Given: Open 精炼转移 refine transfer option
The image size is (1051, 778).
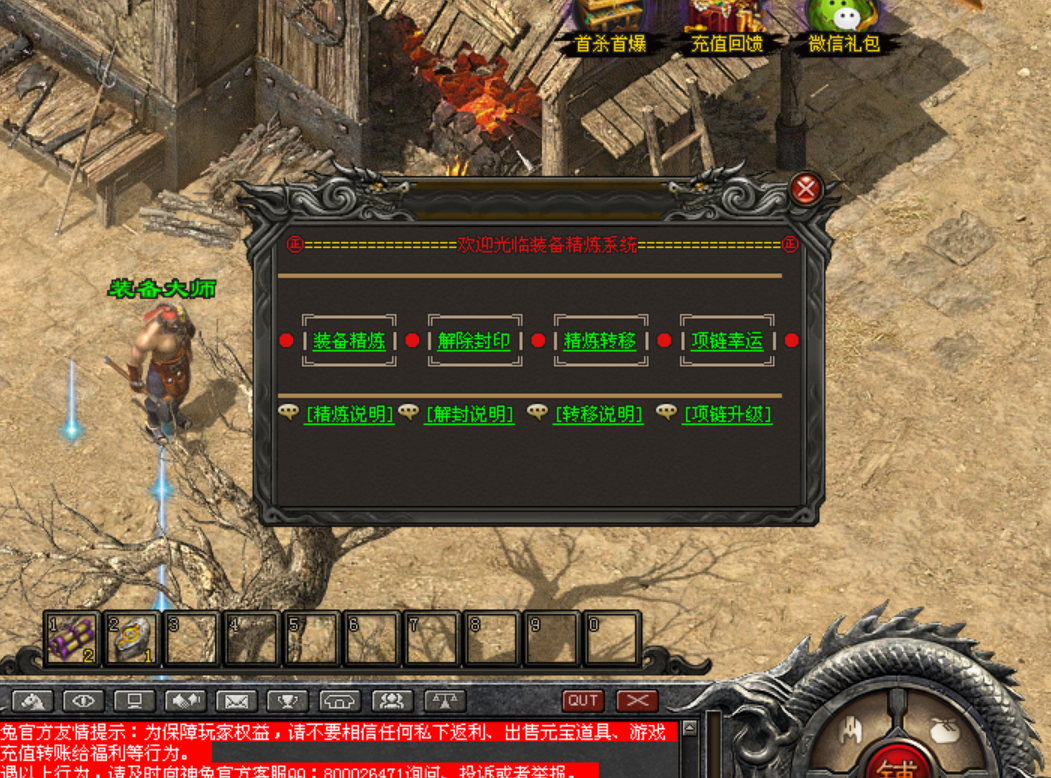Looking at the screenshot, I should click(x=600, y=341).
